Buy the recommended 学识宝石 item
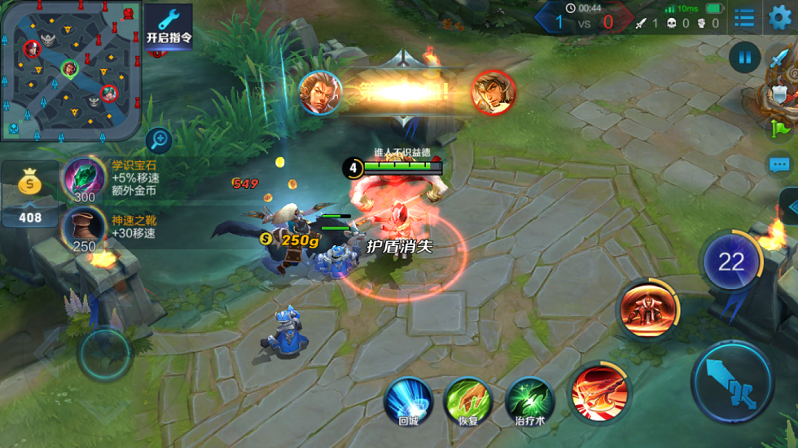 85,179
